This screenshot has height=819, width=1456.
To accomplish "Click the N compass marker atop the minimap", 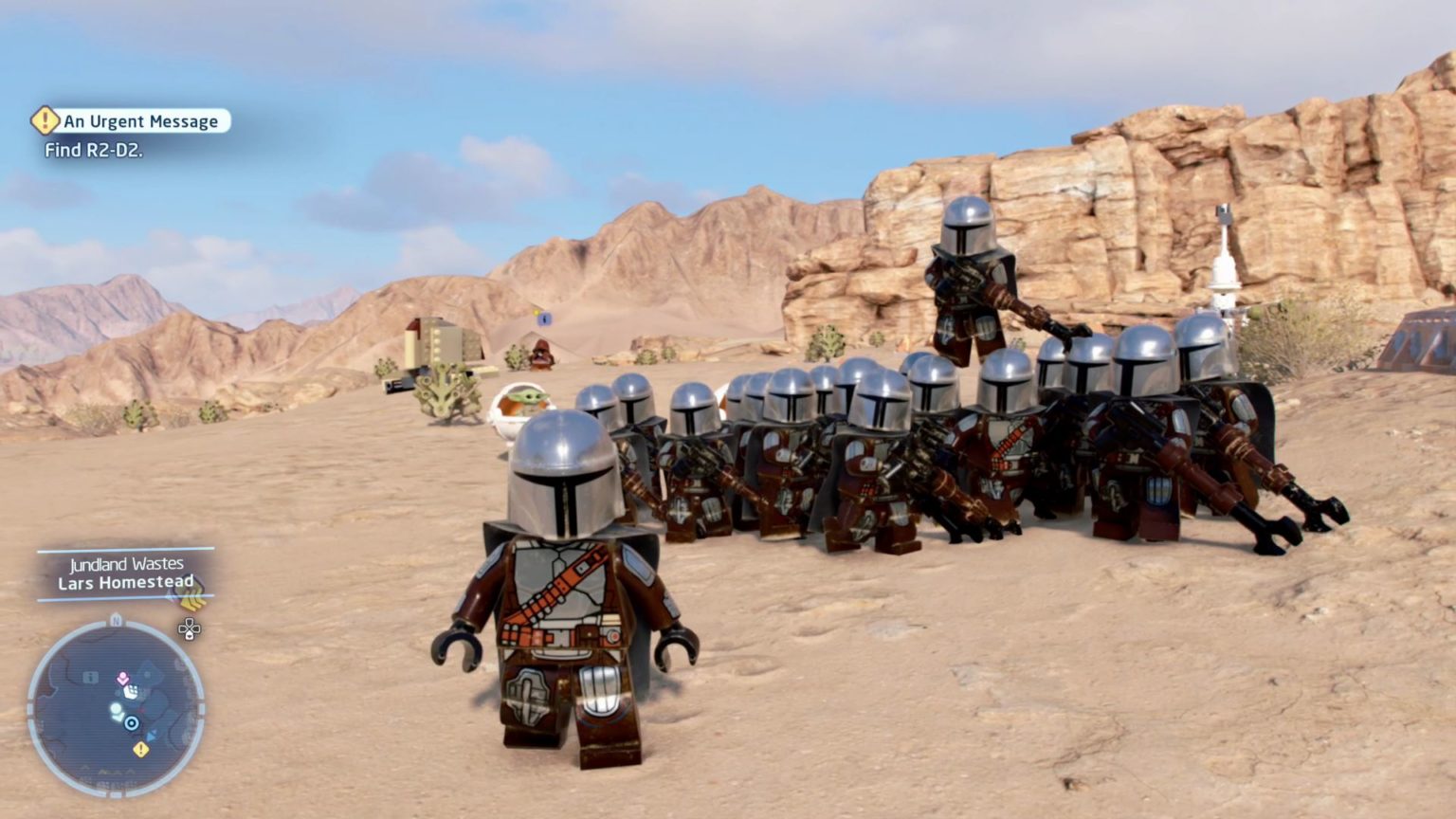I will [115, 621].
